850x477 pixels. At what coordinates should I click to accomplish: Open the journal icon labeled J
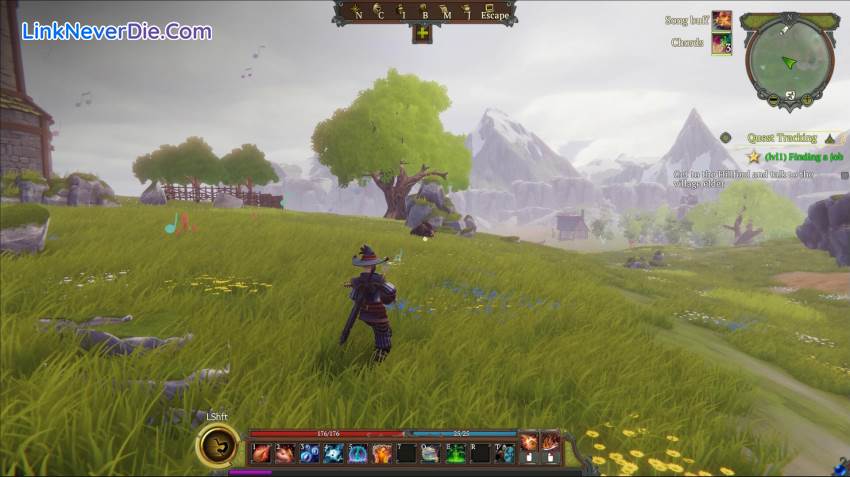(467, 13)
